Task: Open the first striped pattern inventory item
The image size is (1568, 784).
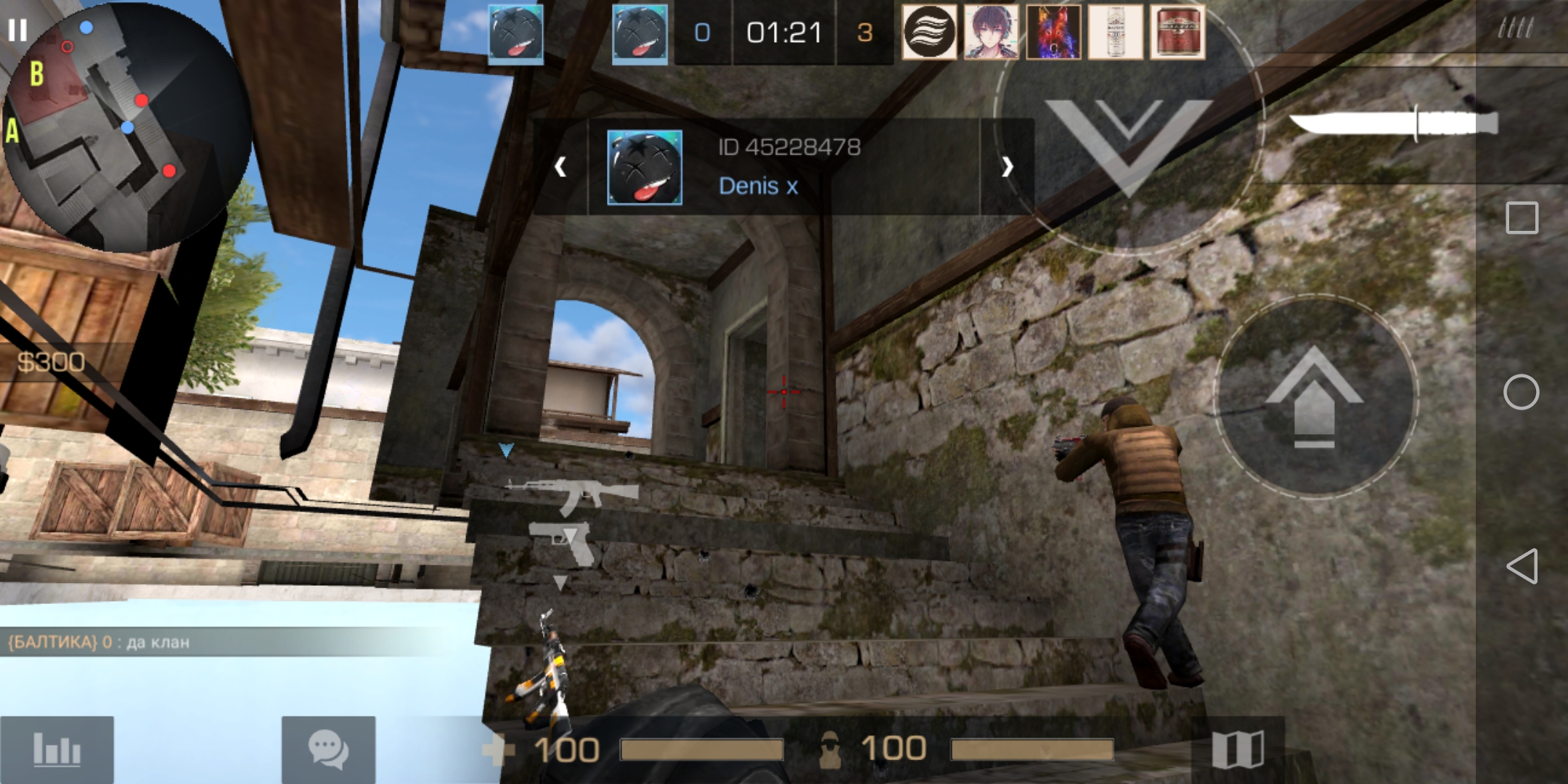Action: click(930, 32)
